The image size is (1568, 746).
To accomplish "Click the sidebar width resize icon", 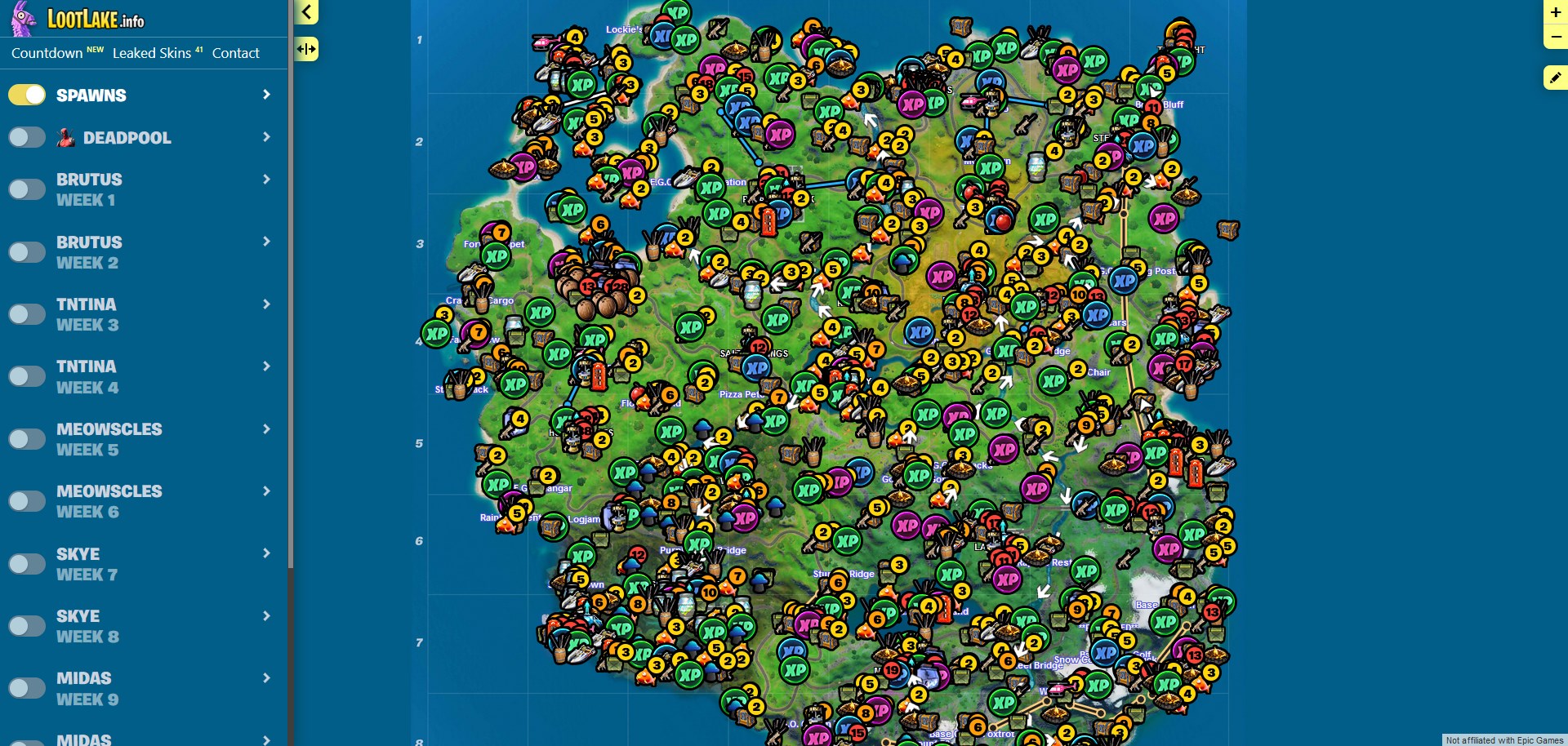I will pyautogui.click(x=308, y=49).
